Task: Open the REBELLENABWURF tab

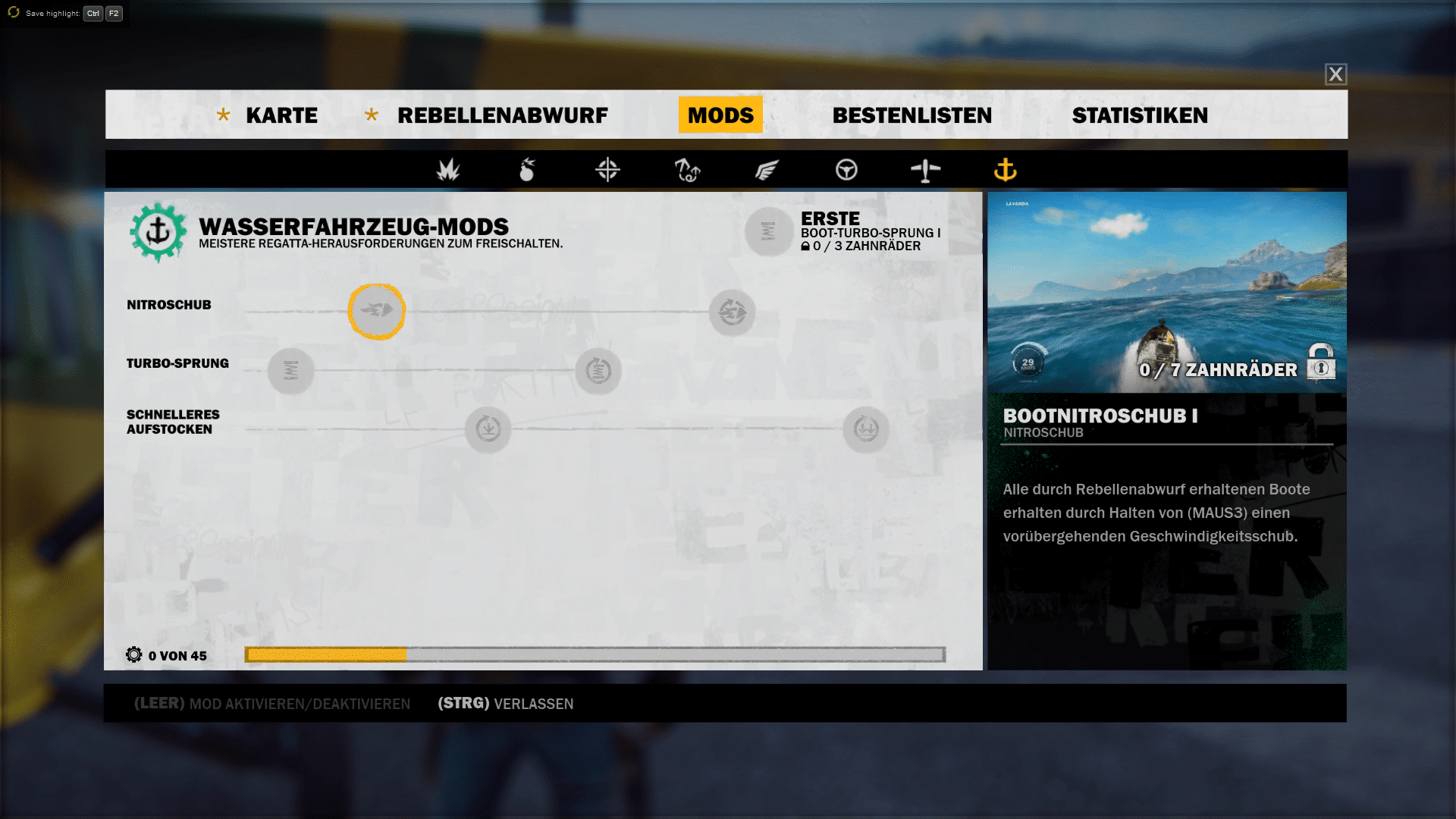Action: coord(502,115)
